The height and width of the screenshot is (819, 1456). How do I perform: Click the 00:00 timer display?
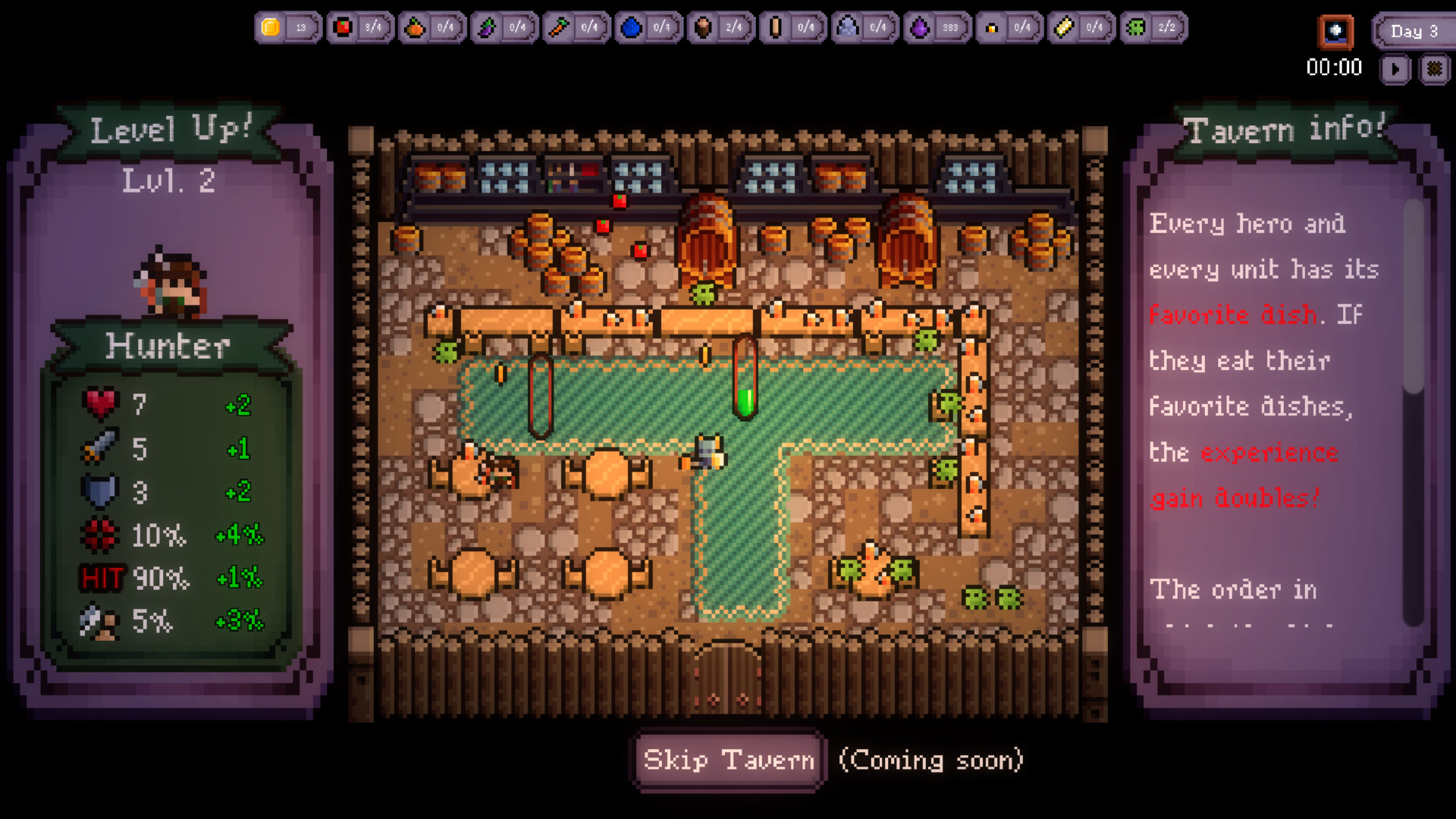coord(1335,68)
